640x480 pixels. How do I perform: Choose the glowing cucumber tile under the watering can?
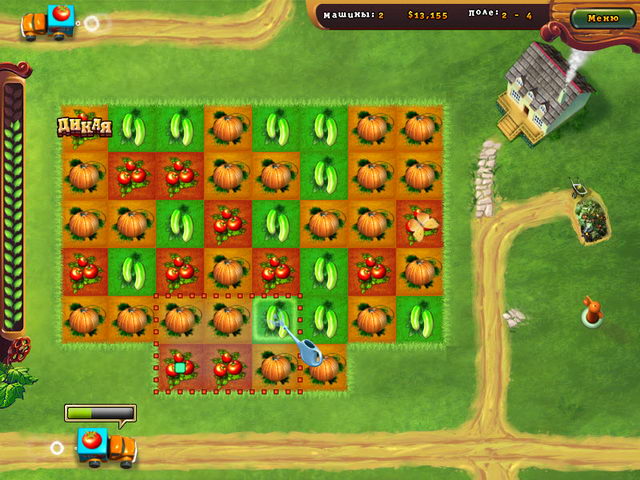pyautogui.click(x=274, y=319)
